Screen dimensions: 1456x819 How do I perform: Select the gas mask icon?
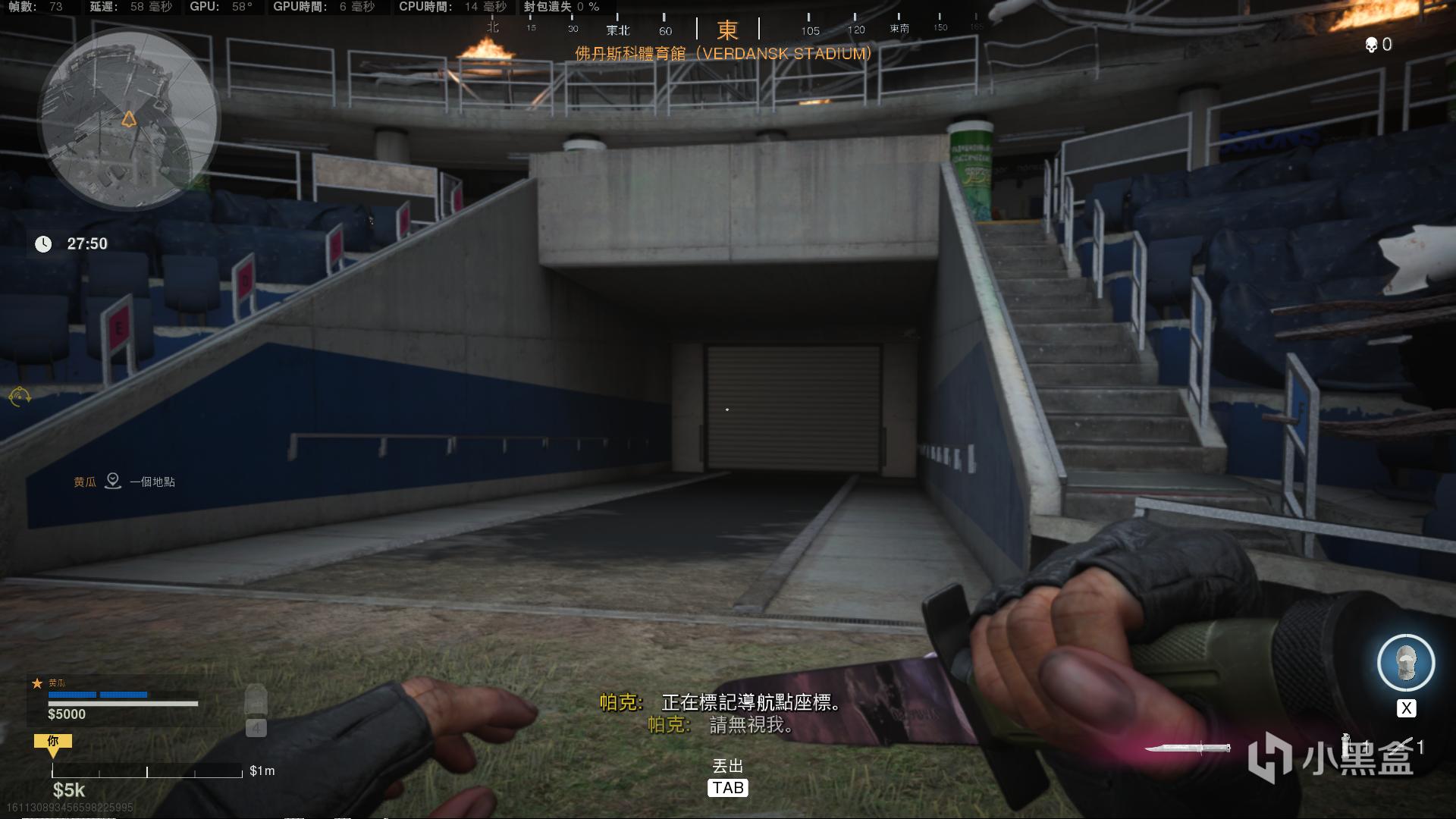click(1405, 663)
